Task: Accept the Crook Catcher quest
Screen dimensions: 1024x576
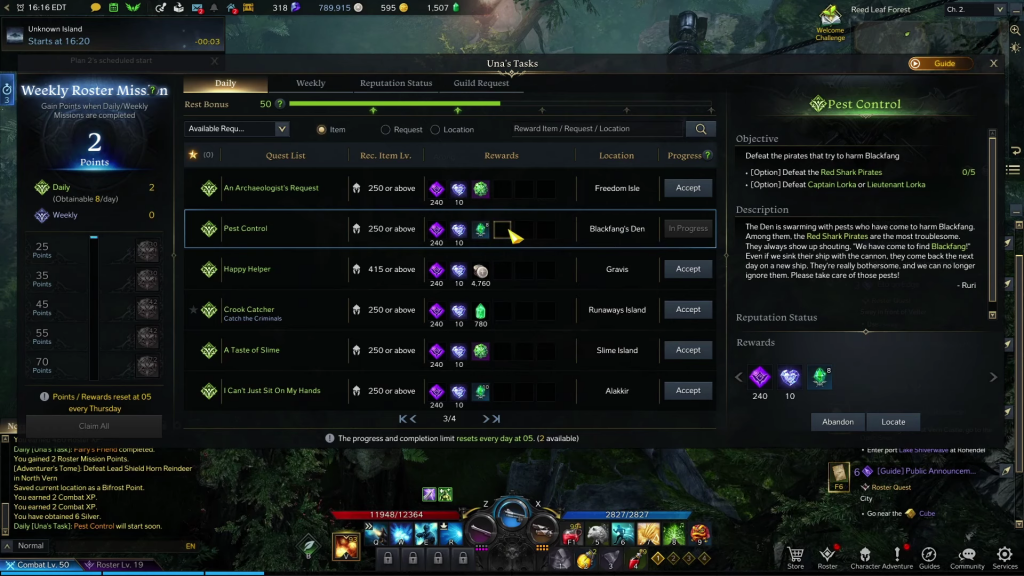Action: [x=688, y=310]
